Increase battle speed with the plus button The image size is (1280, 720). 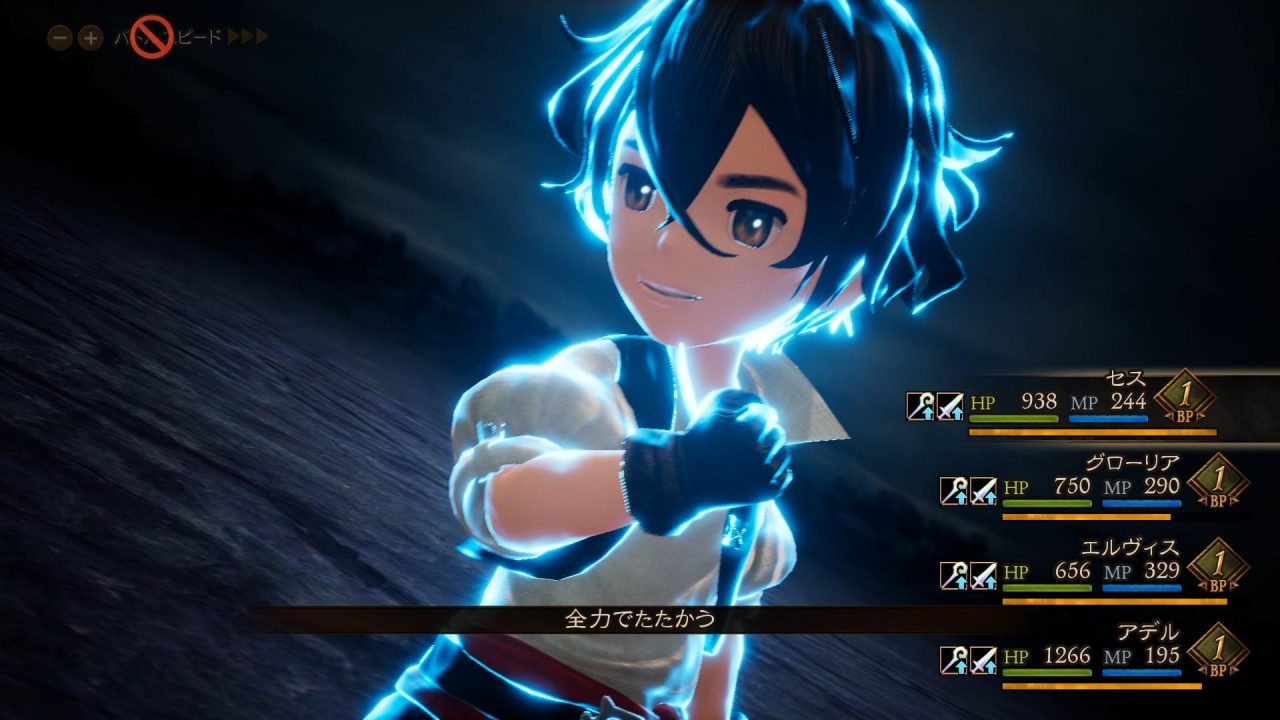coord(90,38)
